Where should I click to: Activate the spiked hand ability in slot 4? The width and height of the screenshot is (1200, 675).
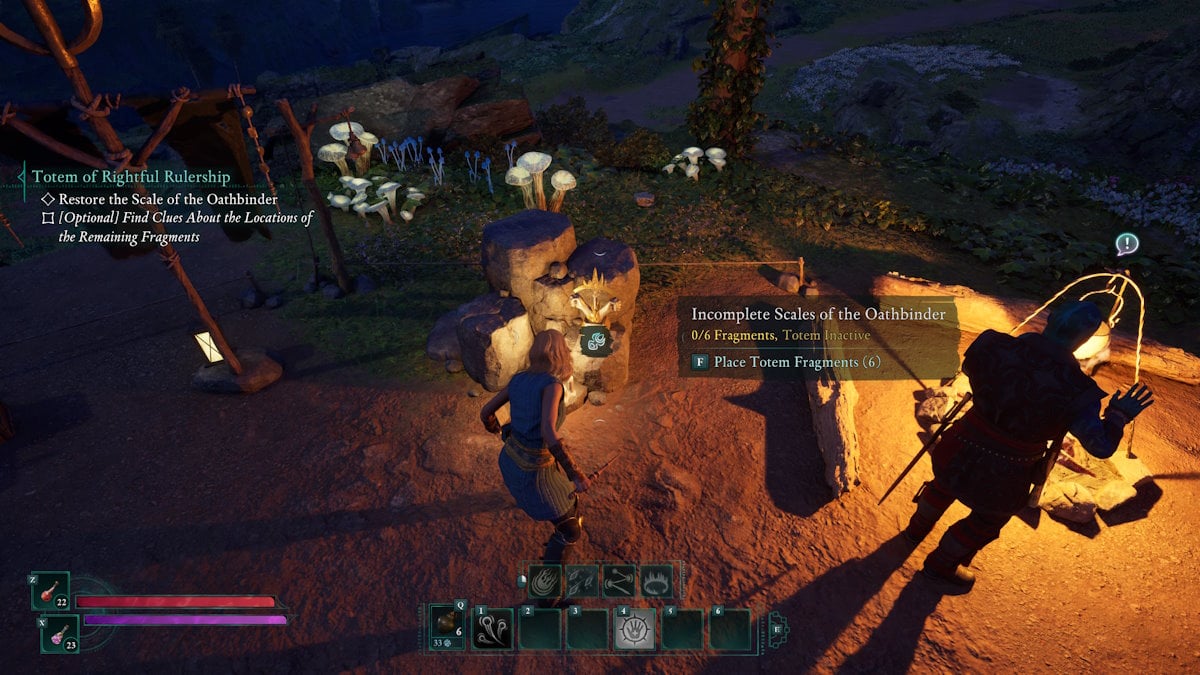pos(635,630)
